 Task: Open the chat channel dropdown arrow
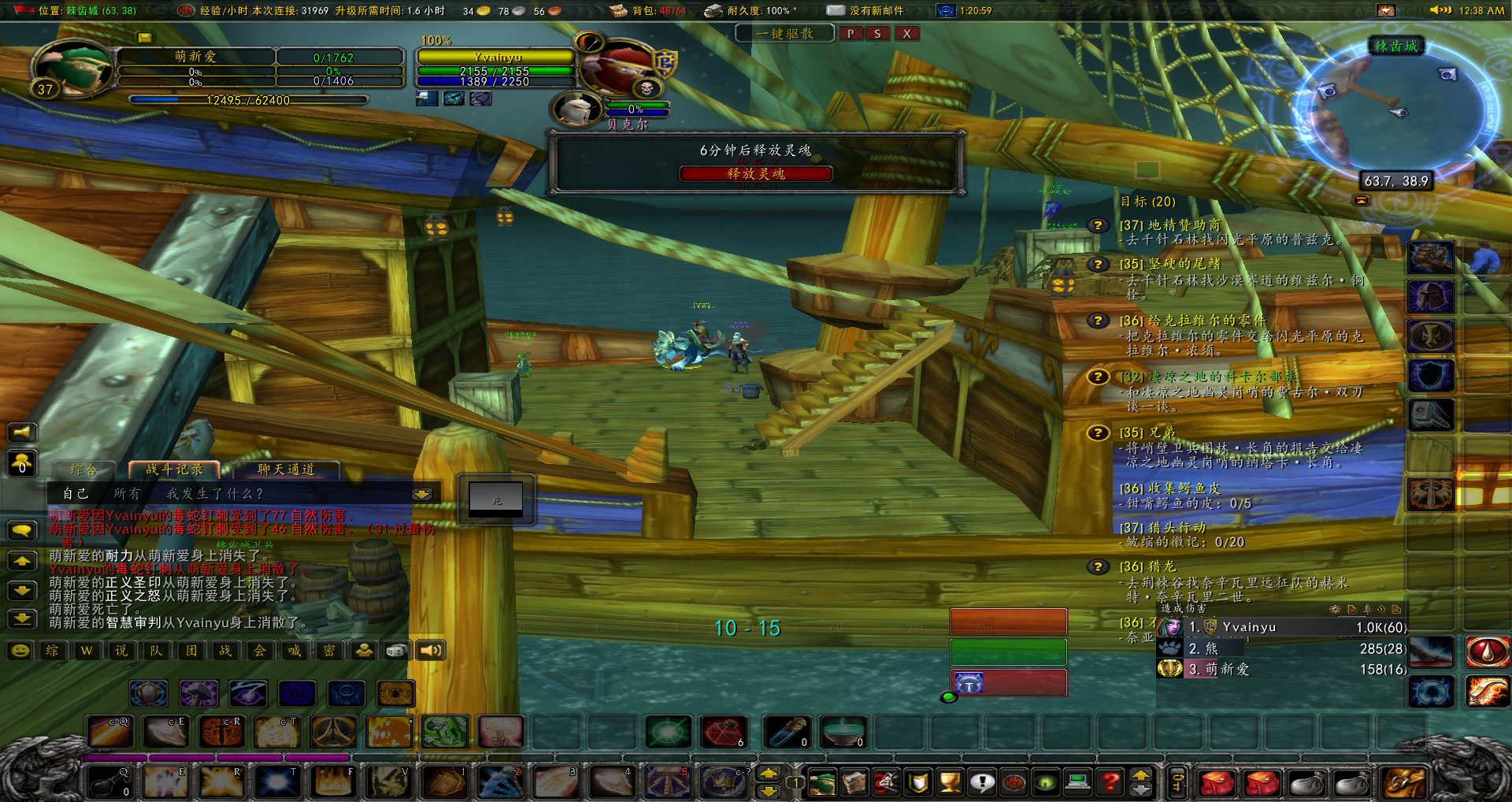click(422, 492)
